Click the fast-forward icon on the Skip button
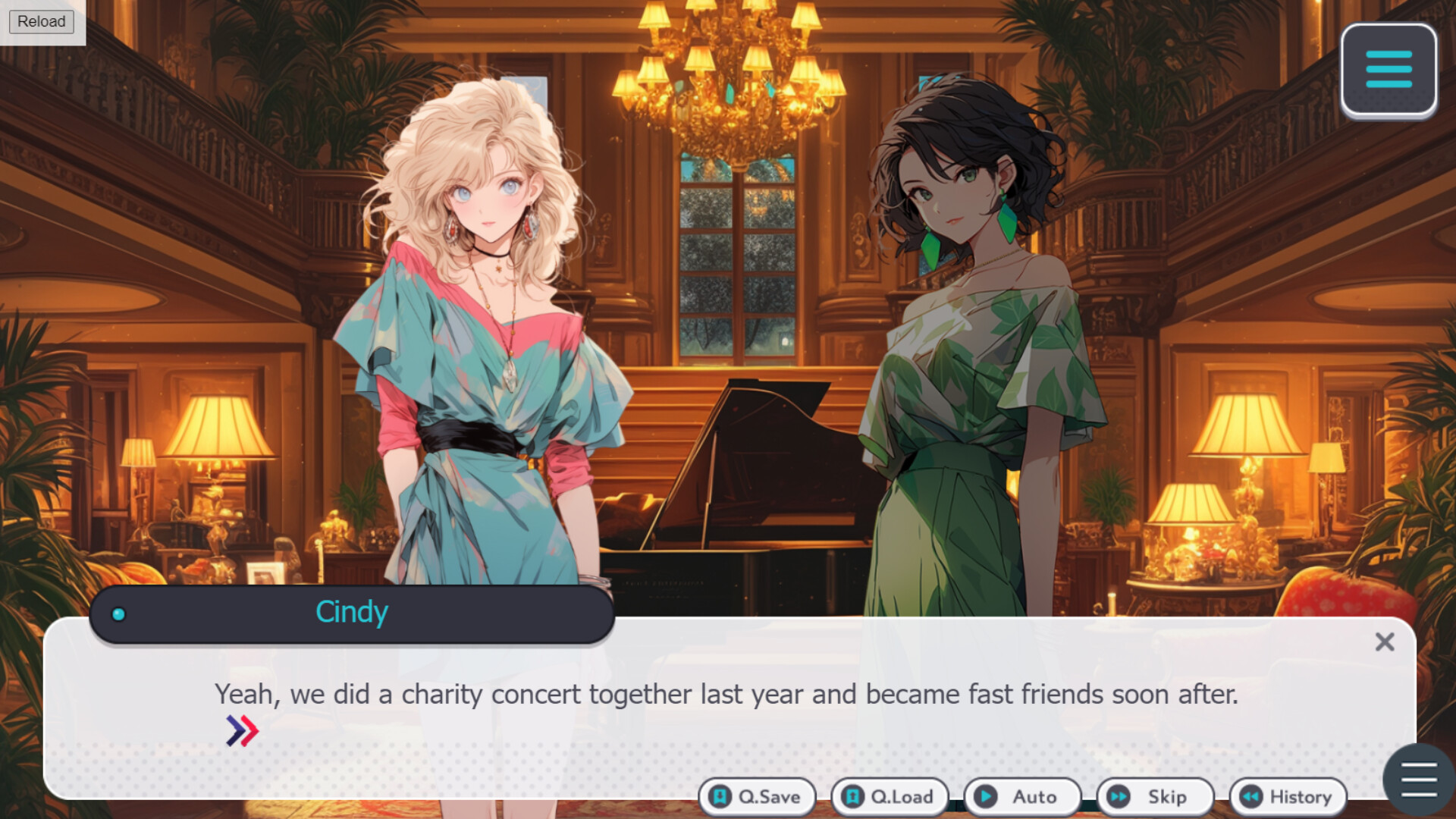Viewport: 1456px width, 819px height. pos(1117,797)
